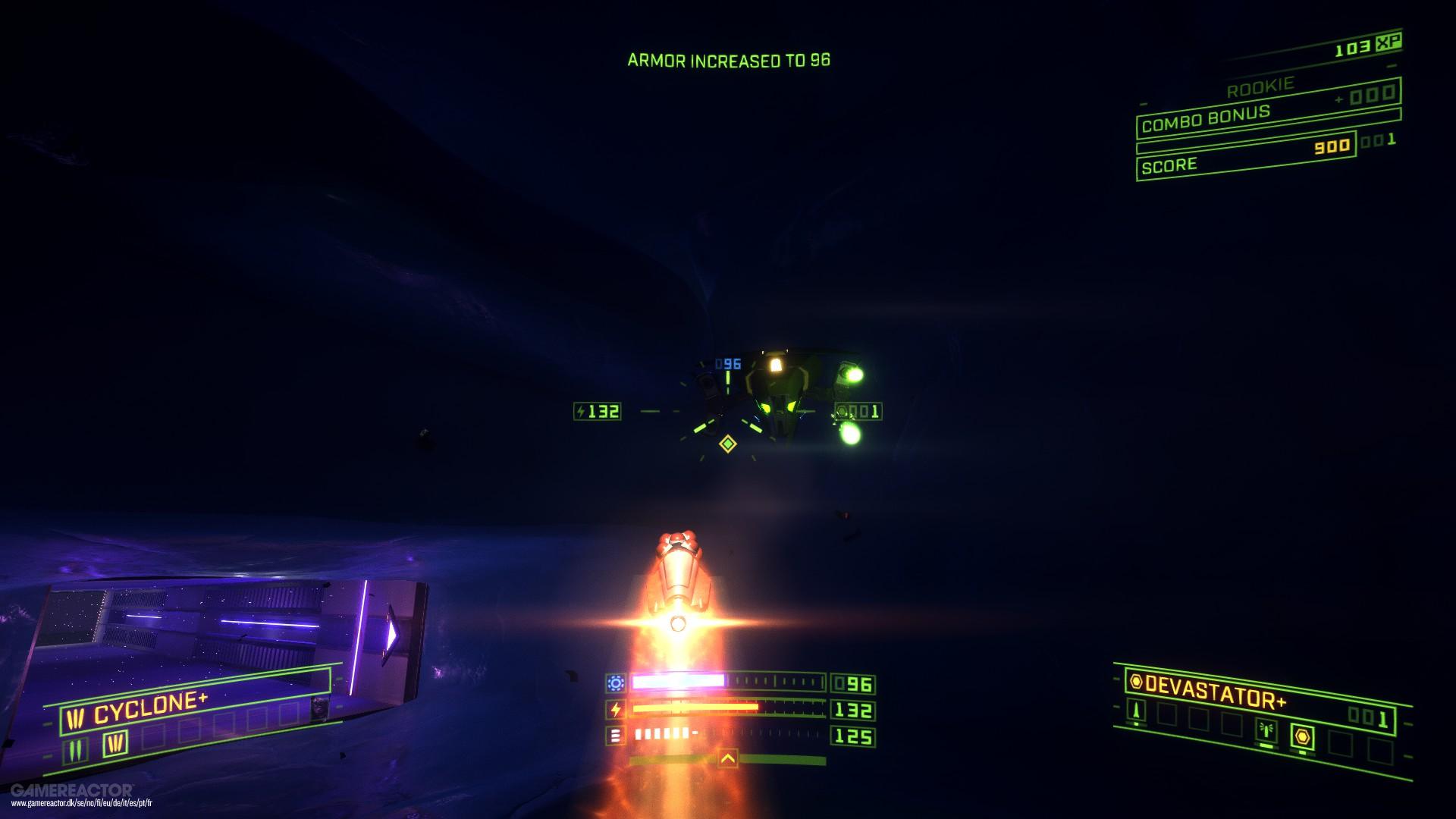The image size is (1456, 819).
Task: Toggle the equipped Cyclone ammo slot
Action: tap(115, 743)
